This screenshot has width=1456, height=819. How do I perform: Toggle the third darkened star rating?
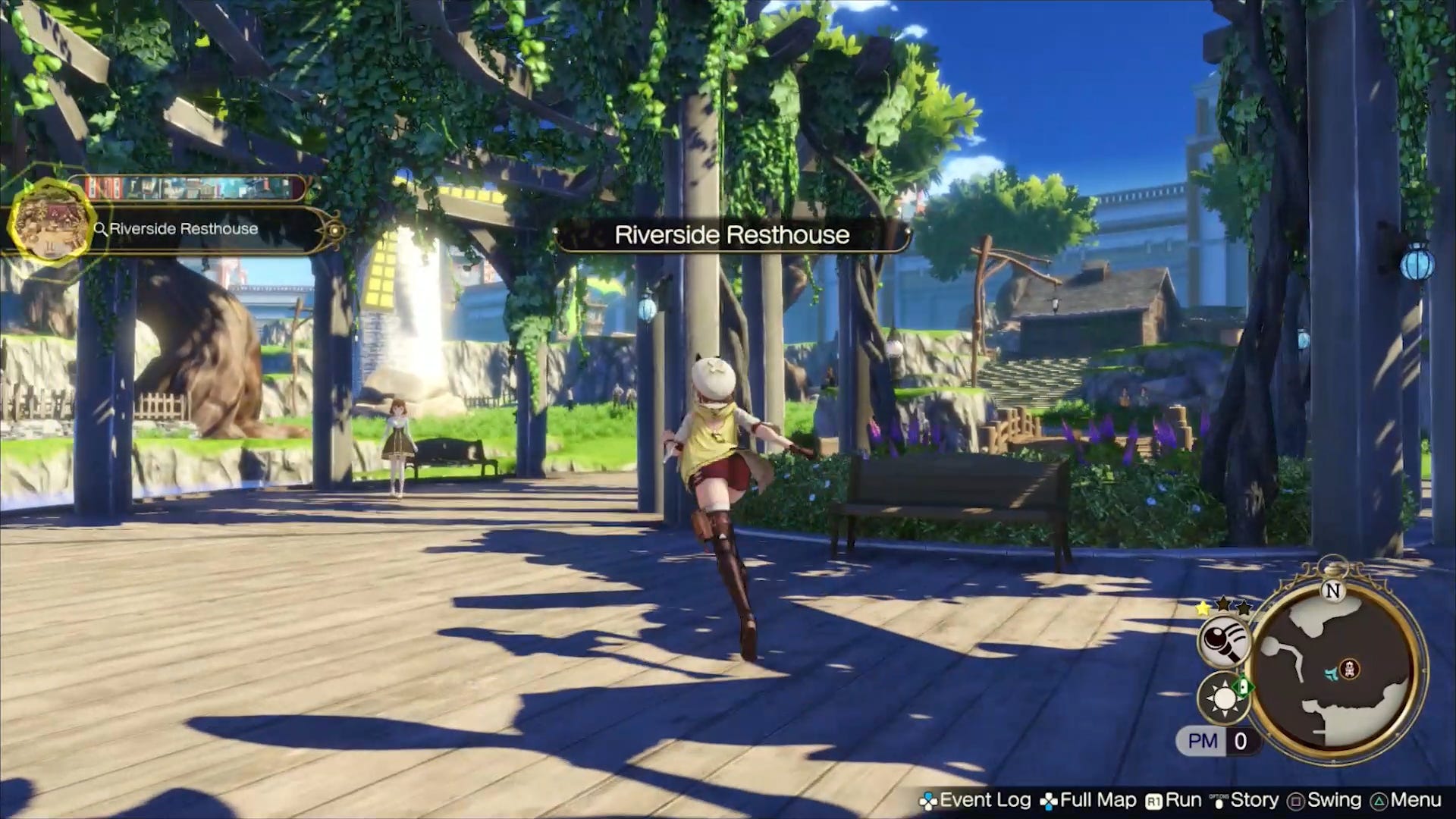1244,607
